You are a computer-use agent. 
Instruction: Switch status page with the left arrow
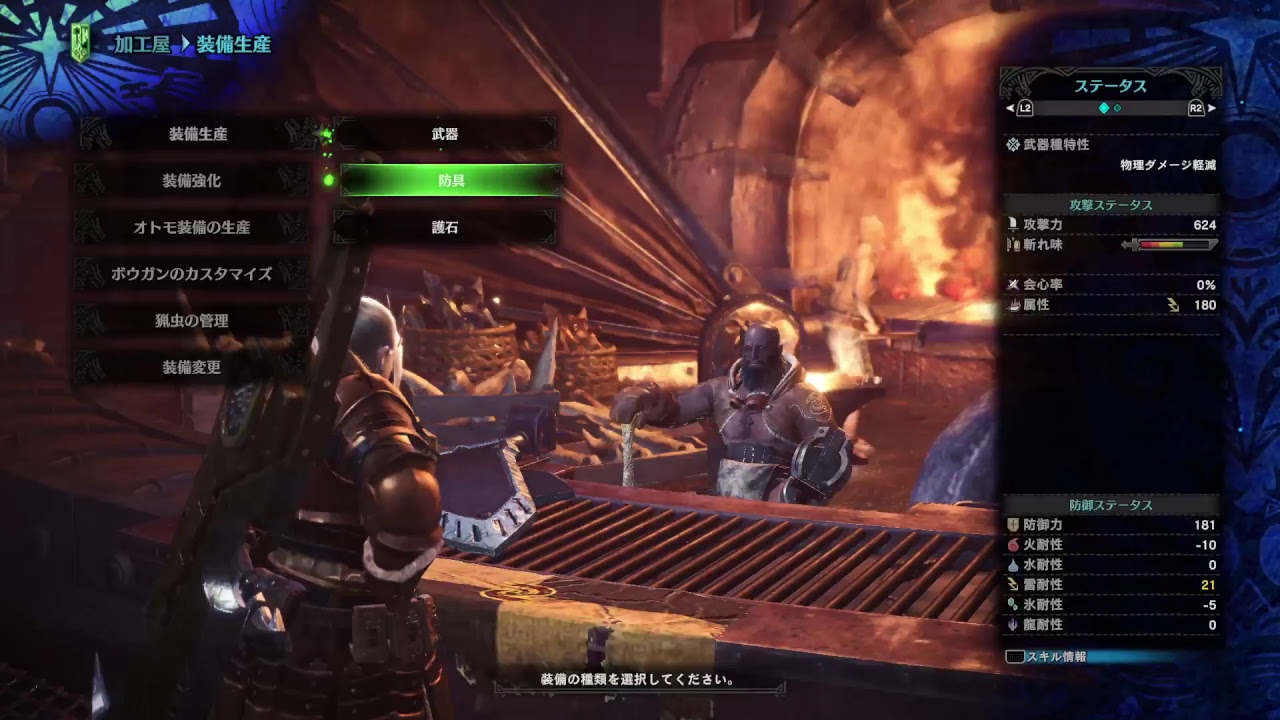click(x=1010, y=108)
